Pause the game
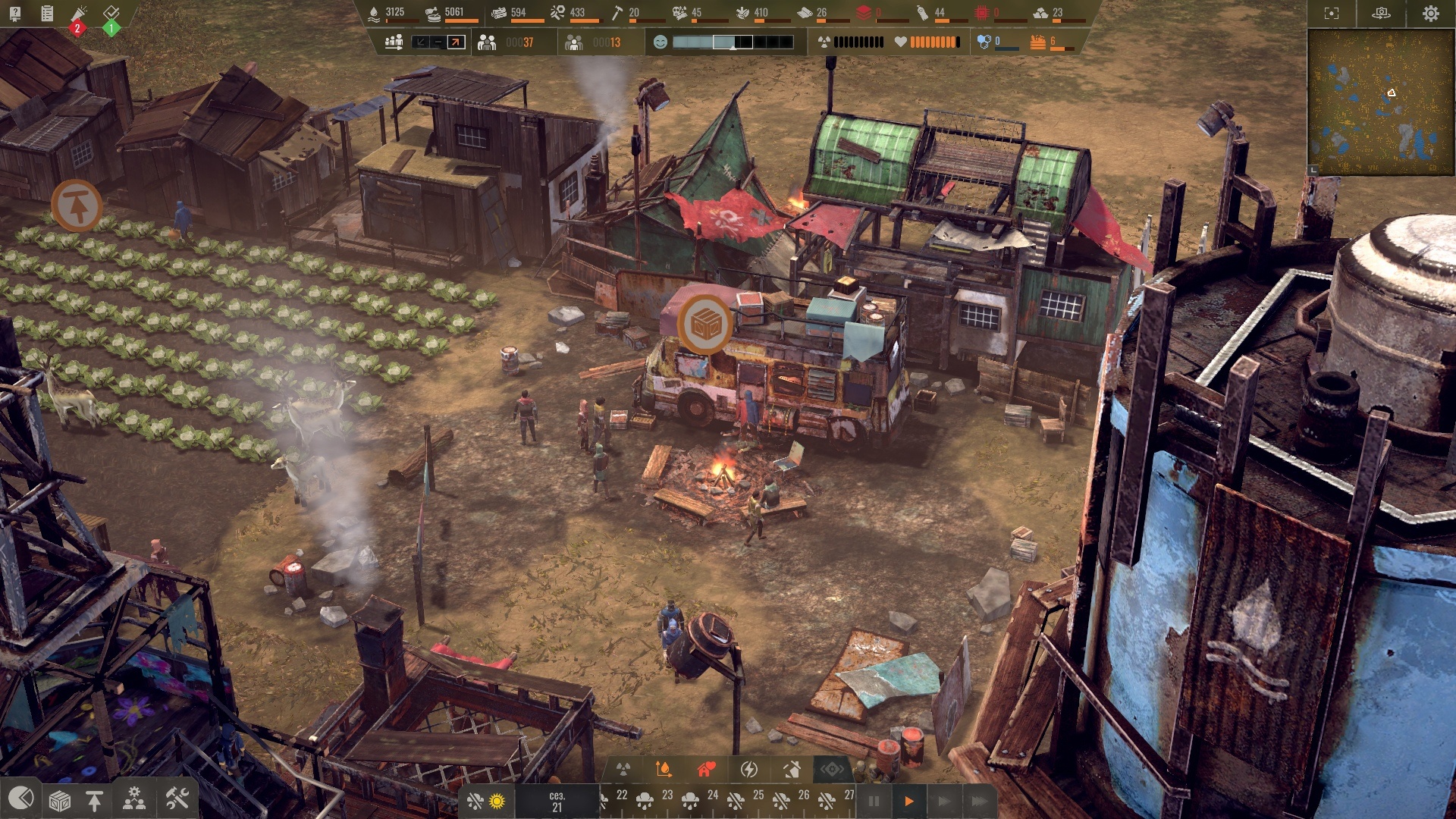The width and height of the screenshot is (1456, 819). coord(874,801)
